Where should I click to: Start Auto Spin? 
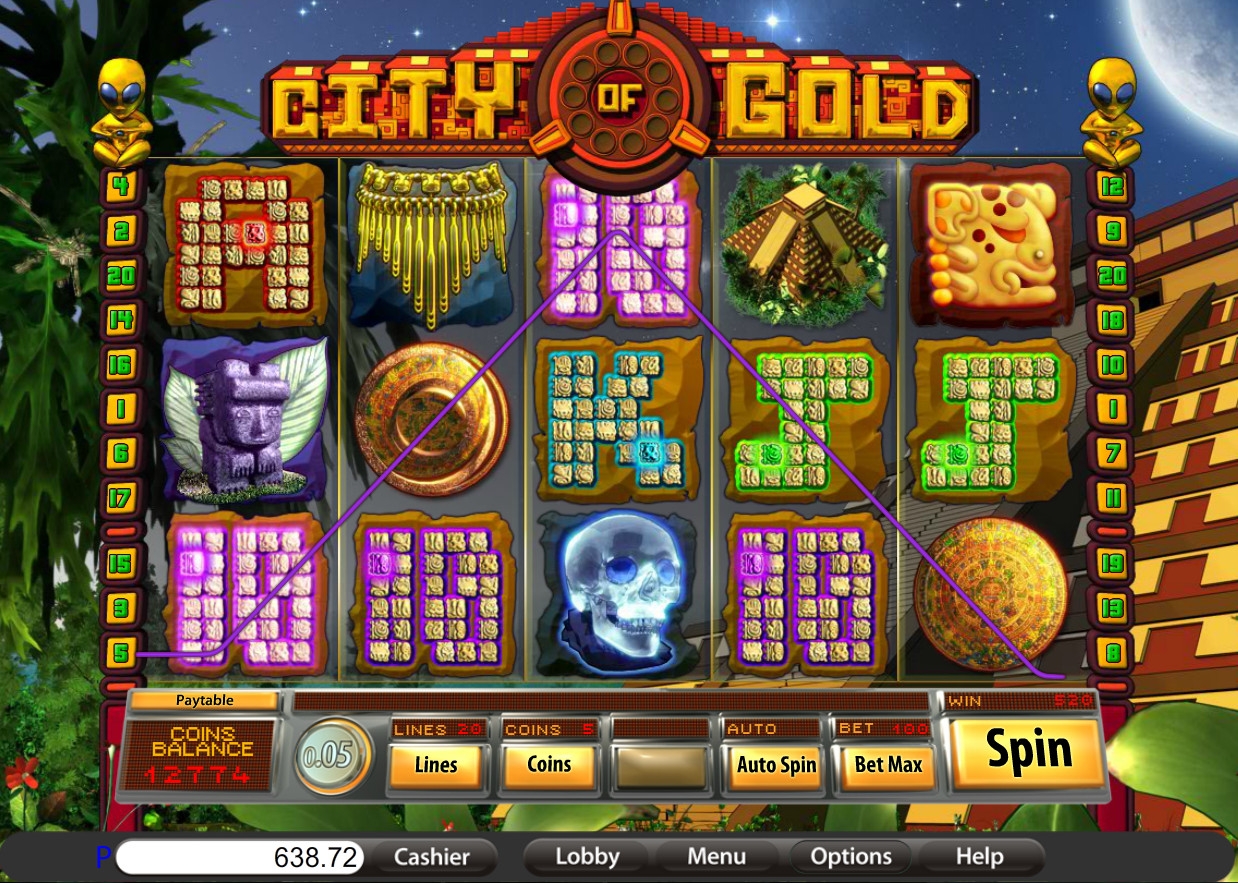776,766
